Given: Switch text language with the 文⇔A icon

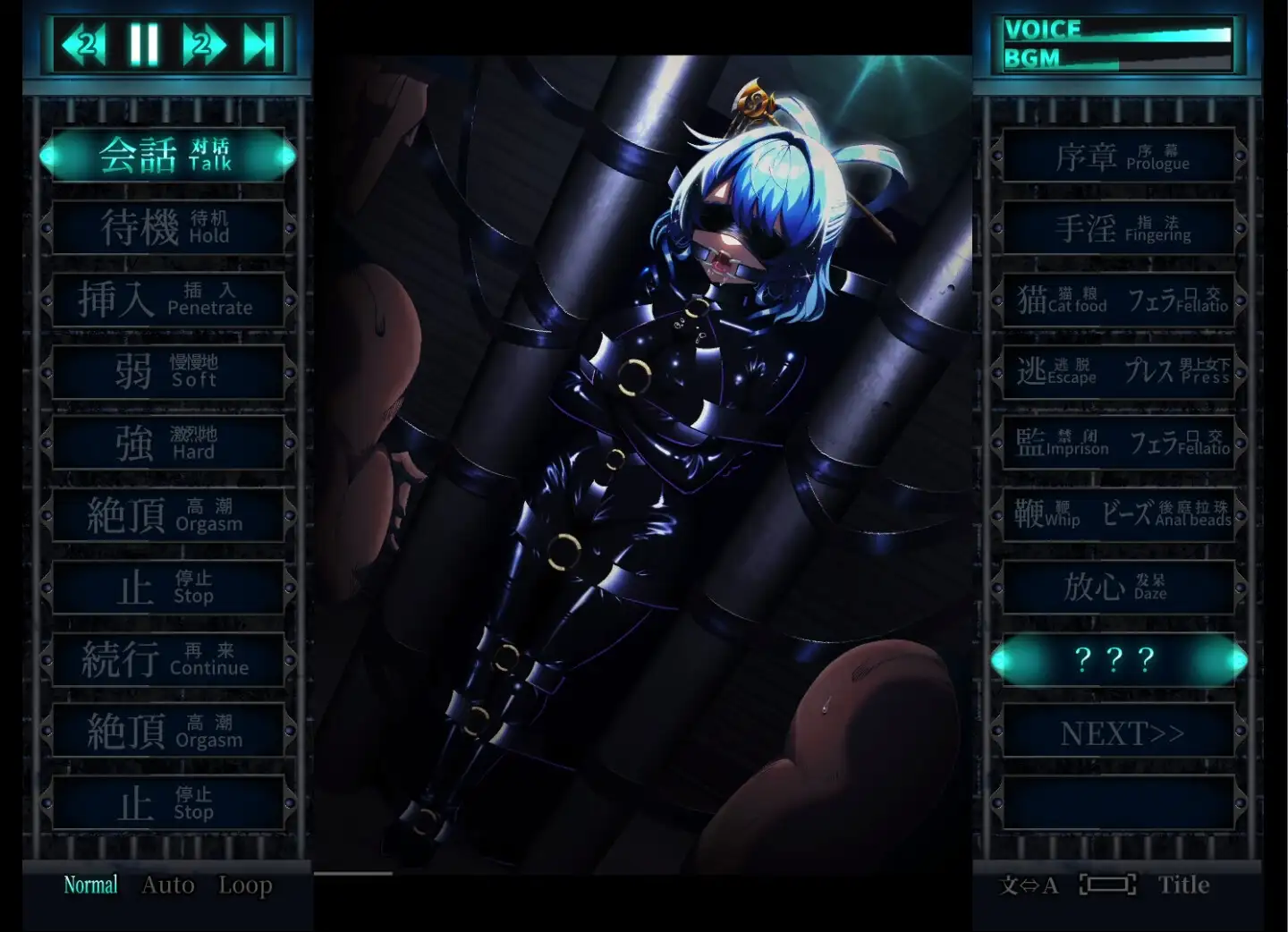Looking at the screenshot, I should [x=1029, y=885].
